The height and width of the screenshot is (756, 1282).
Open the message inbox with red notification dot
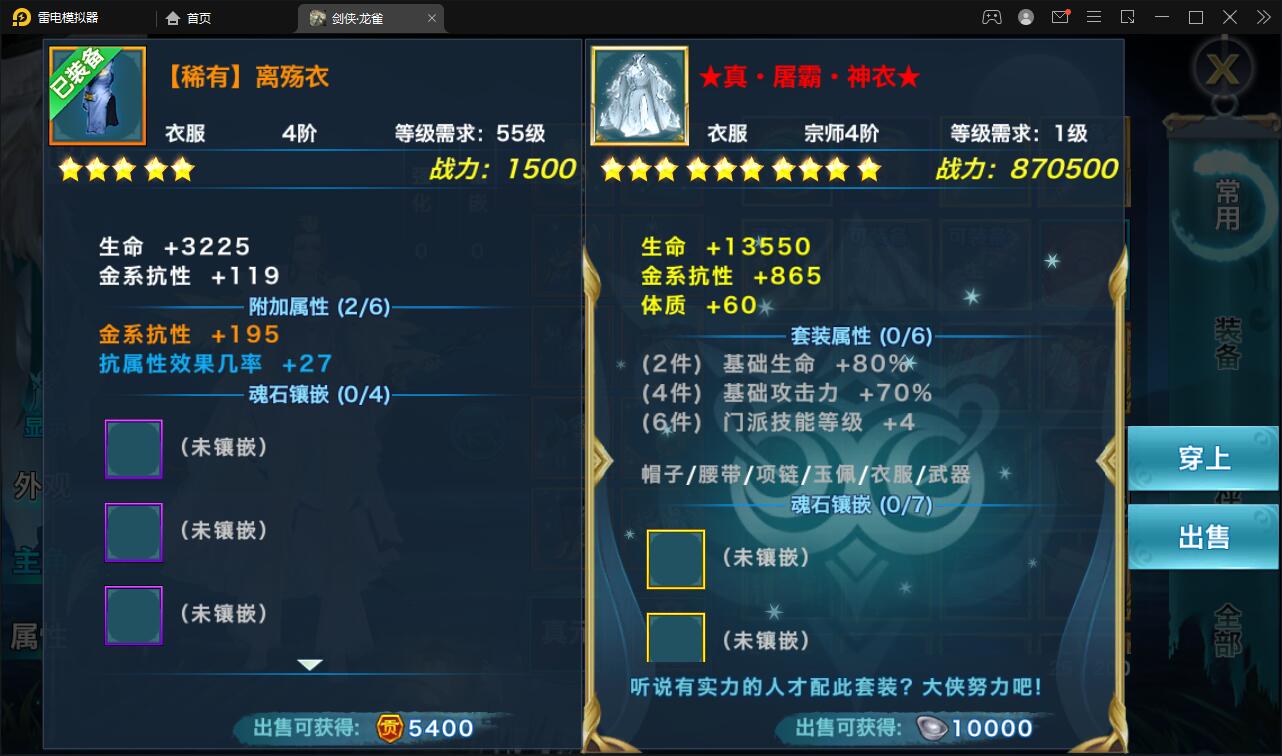pyautogui.click(x=1060, y=17)
